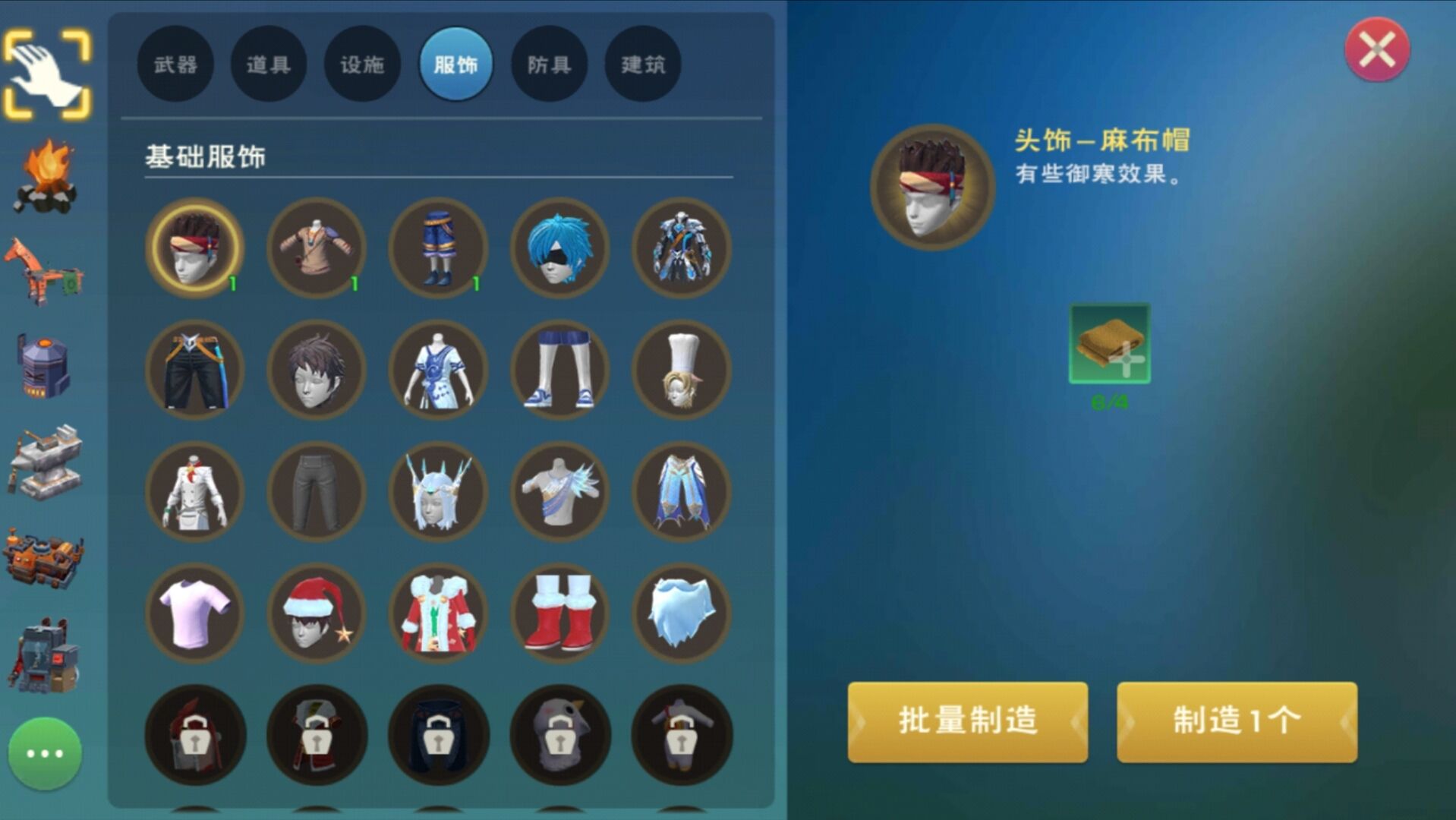Screen dimensions: 1456x820
Task: Close the crafting window with X
Action: pyautogui.click(x=1376, y=51)
